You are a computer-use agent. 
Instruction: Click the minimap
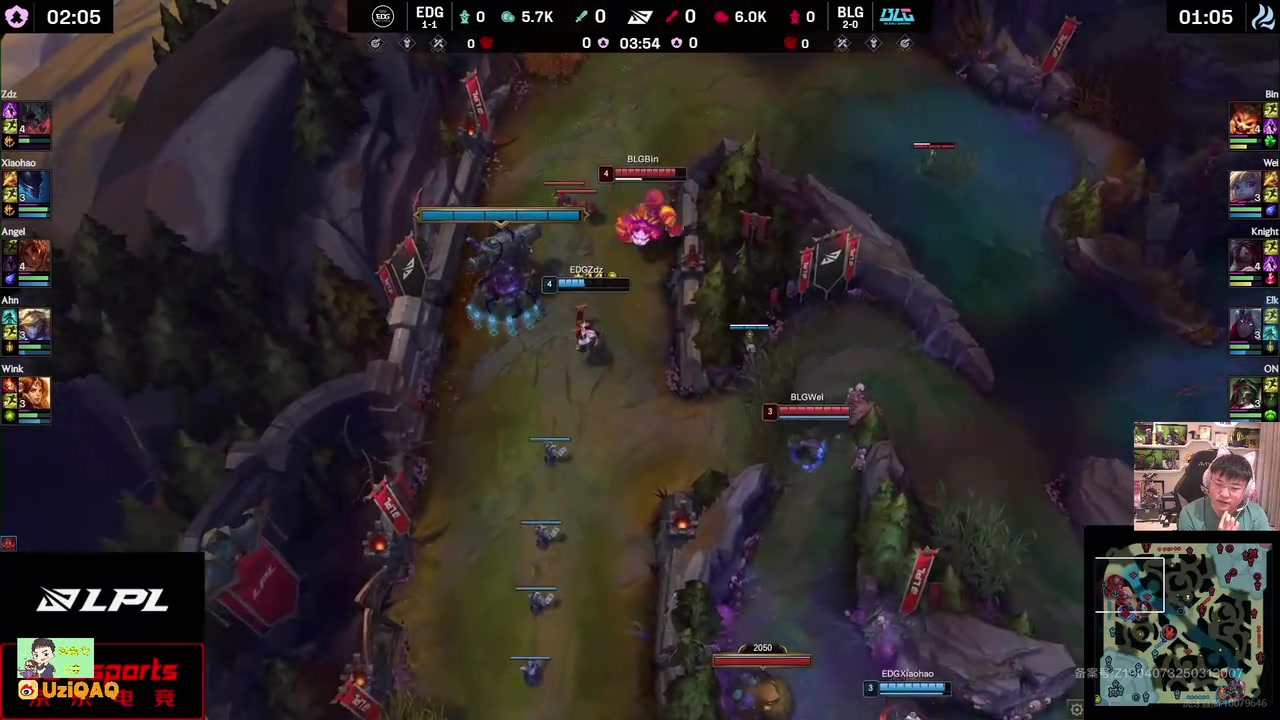(x=1184, y=623)
